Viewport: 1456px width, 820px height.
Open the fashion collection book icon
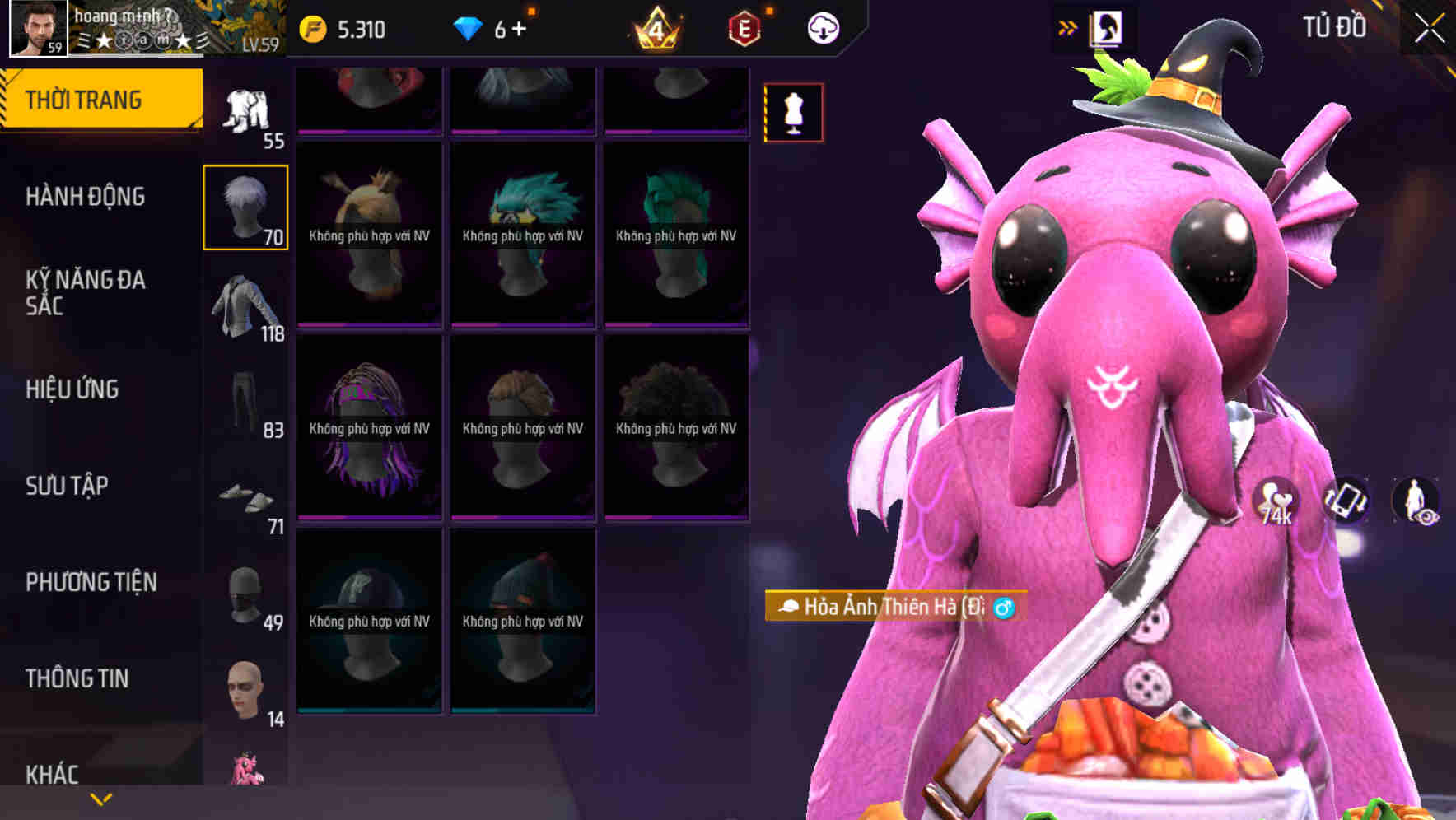(1106, 26)
